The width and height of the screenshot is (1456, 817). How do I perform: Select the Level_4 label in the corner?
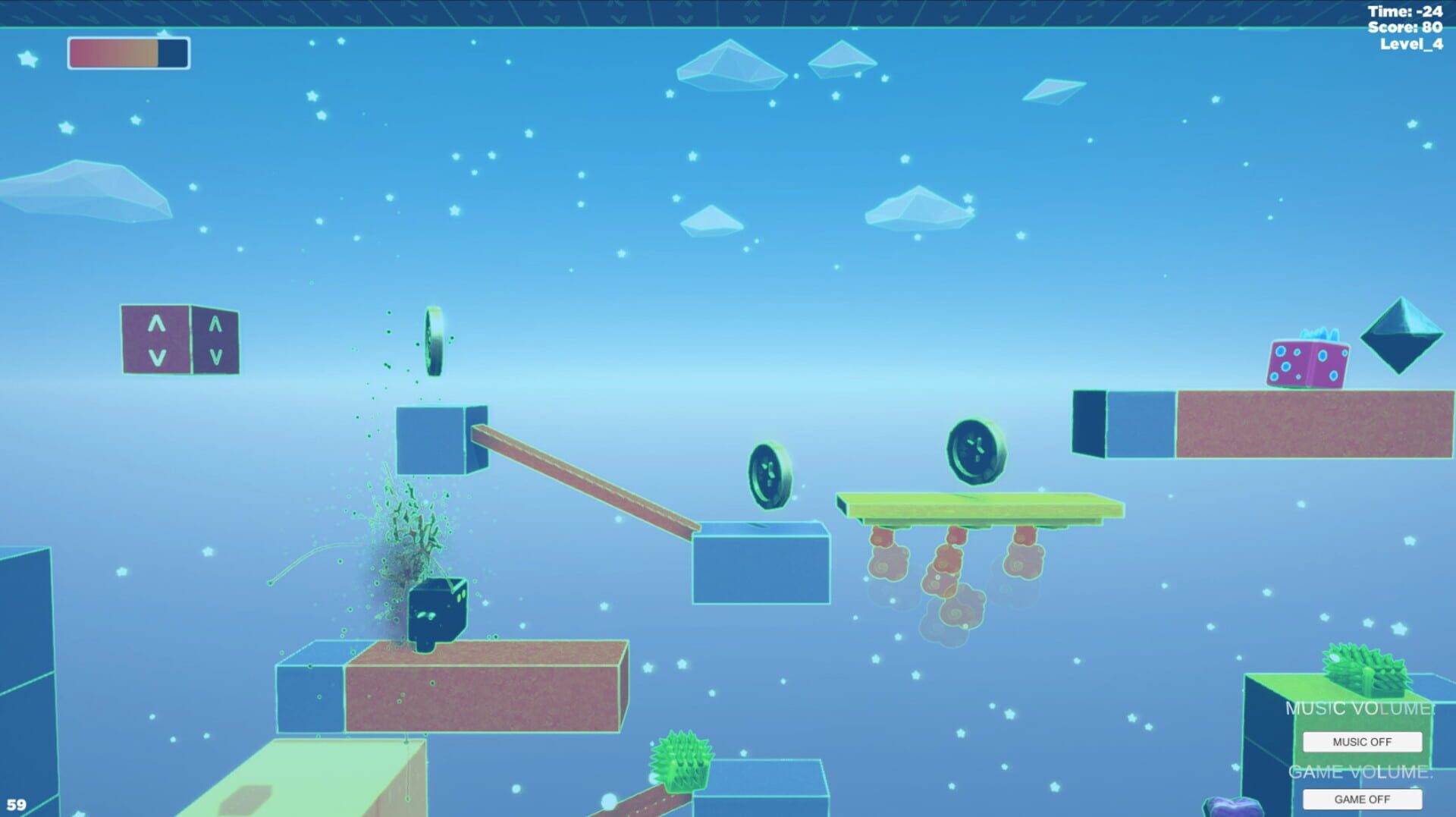[1411, 44]
